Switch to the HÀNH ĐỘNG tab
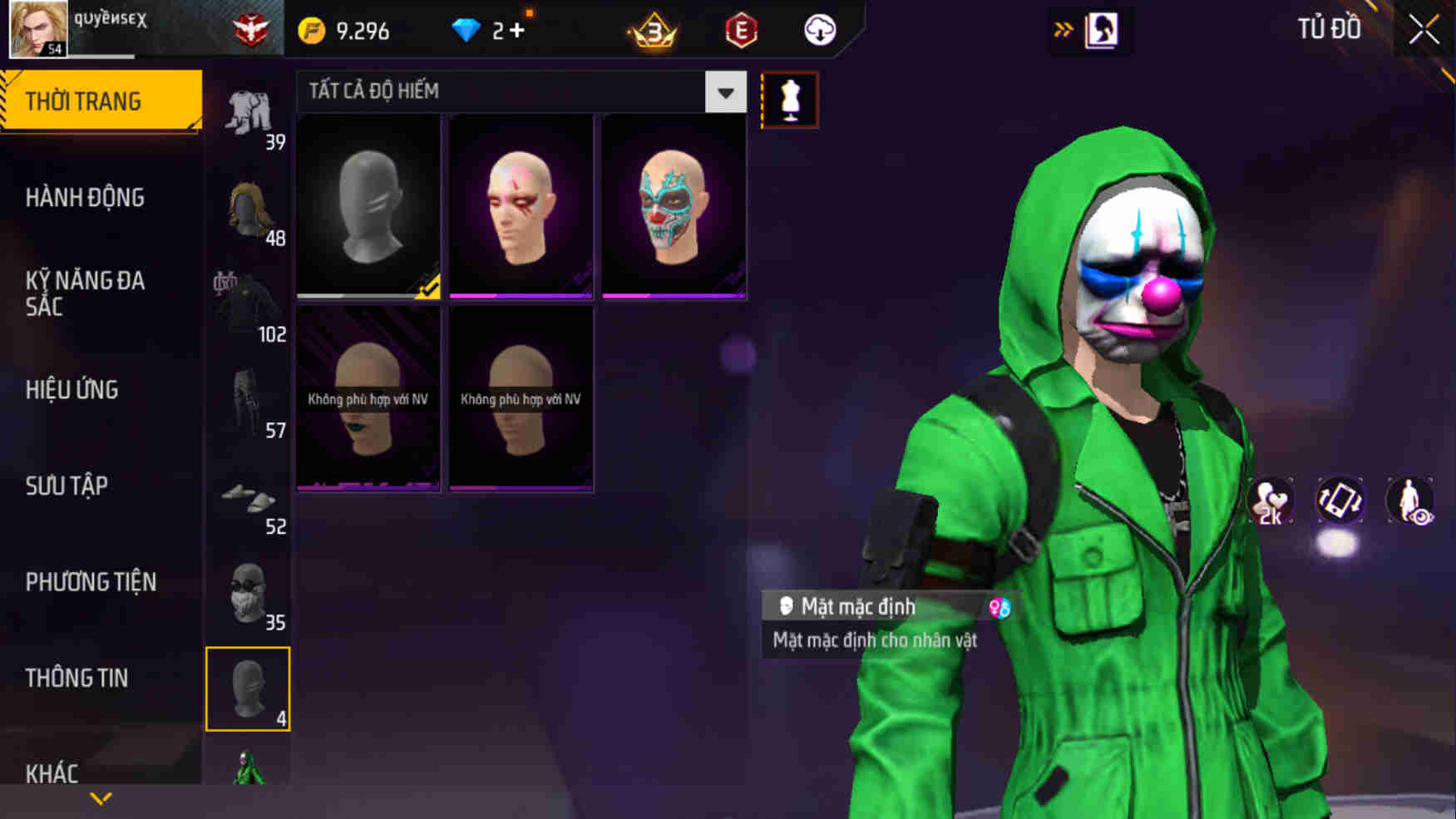The image size is (1456, 819). [83, 198]
